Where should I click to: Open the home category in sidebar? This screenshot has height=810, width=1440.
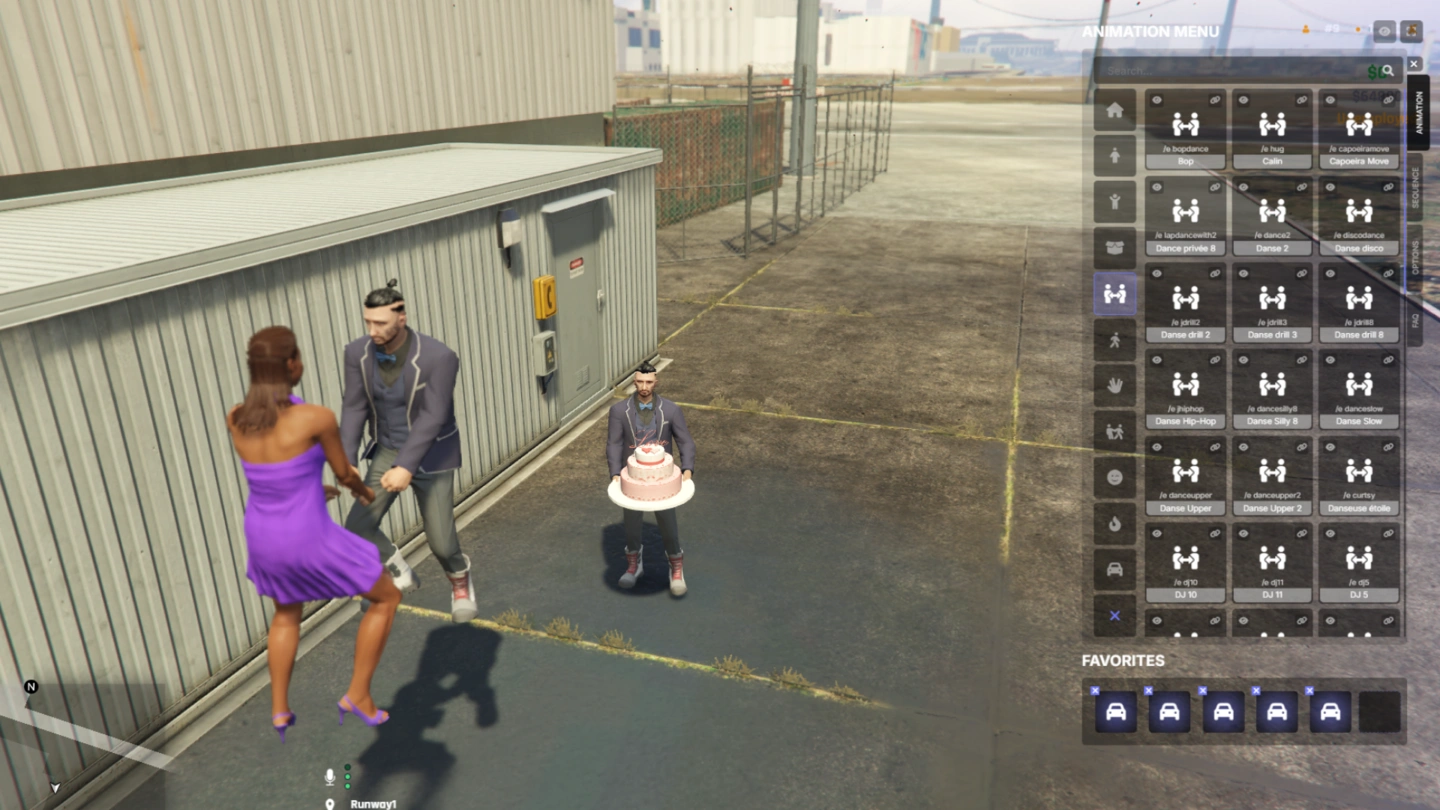coord(1115,110)
